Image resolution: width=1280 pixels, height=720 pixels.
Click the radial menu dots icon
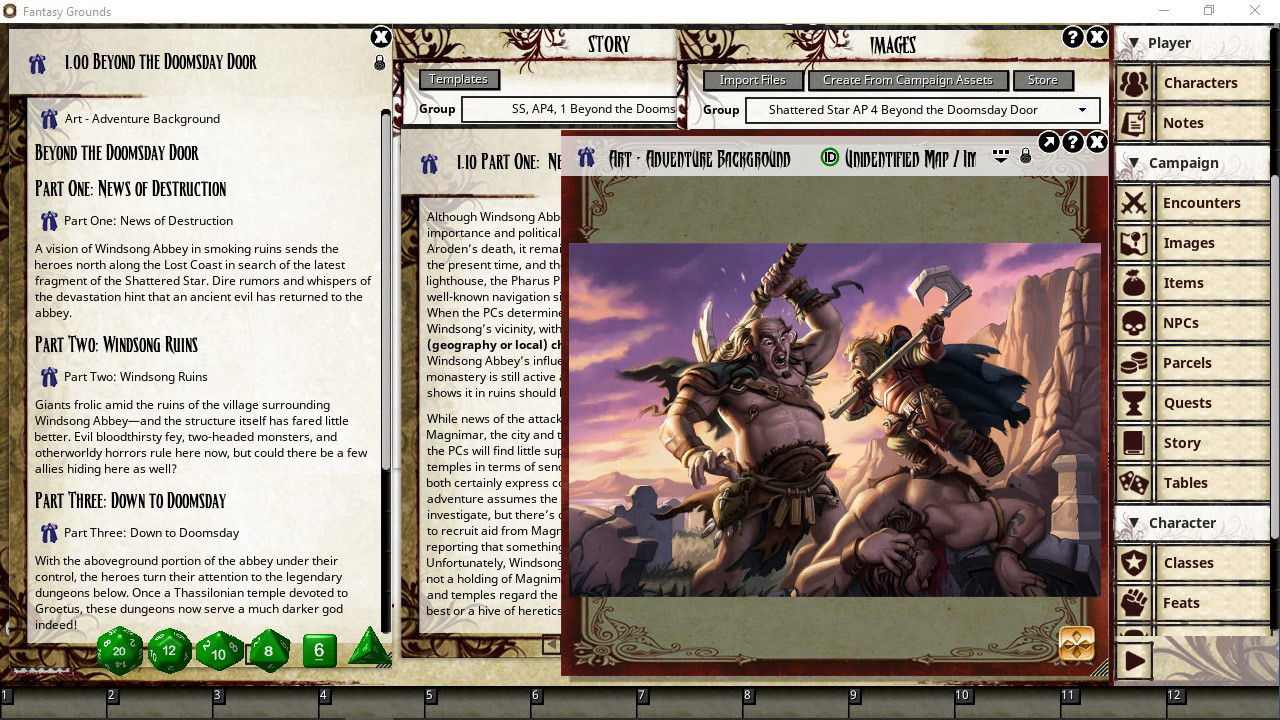(x=1000, y=156)
